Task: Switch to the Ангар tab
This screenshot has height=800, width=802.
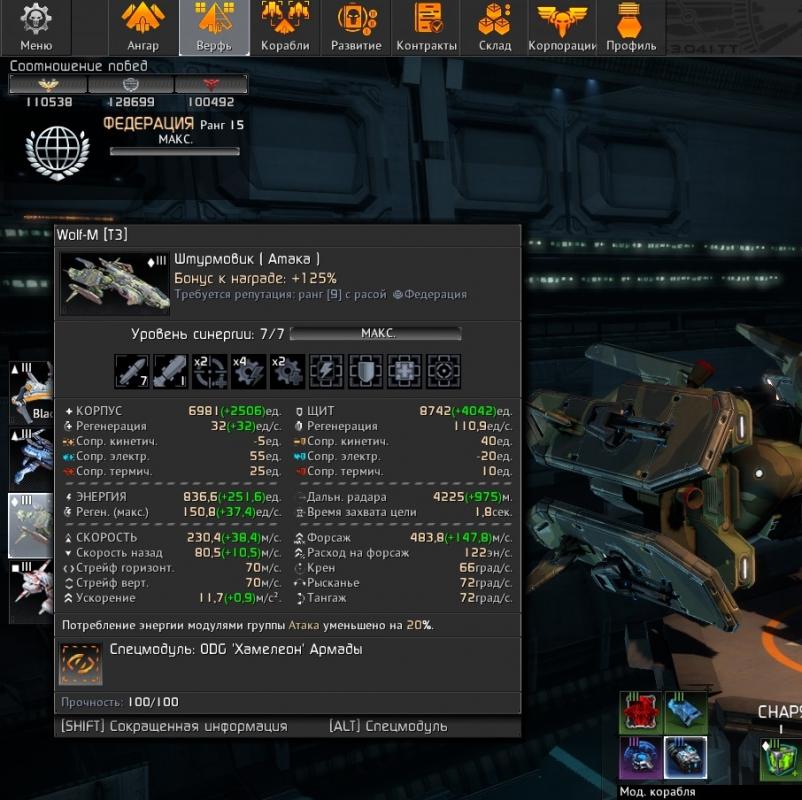Action: click(143, 27)
